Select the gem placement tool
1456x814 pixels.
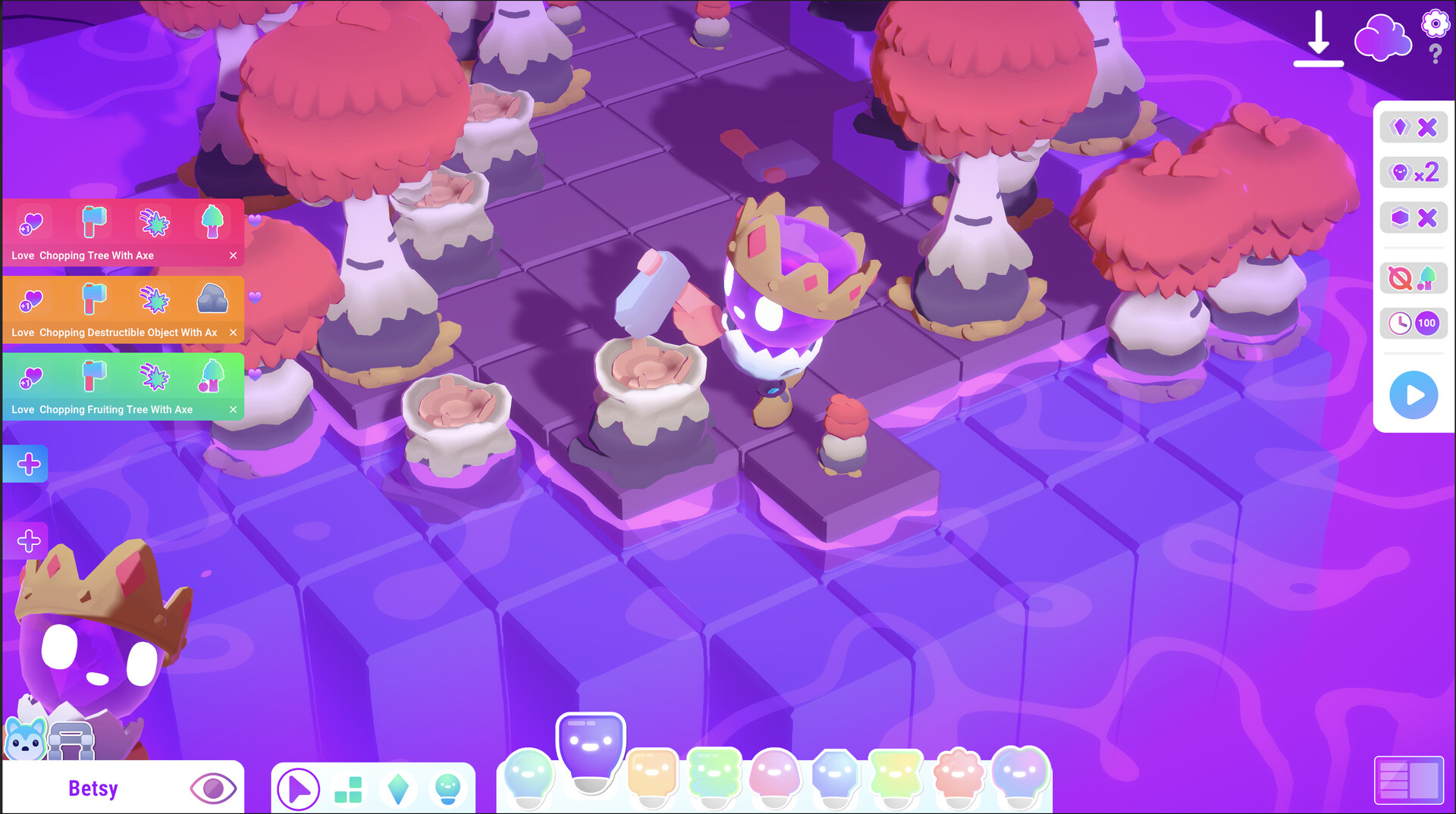pos(398,789)
